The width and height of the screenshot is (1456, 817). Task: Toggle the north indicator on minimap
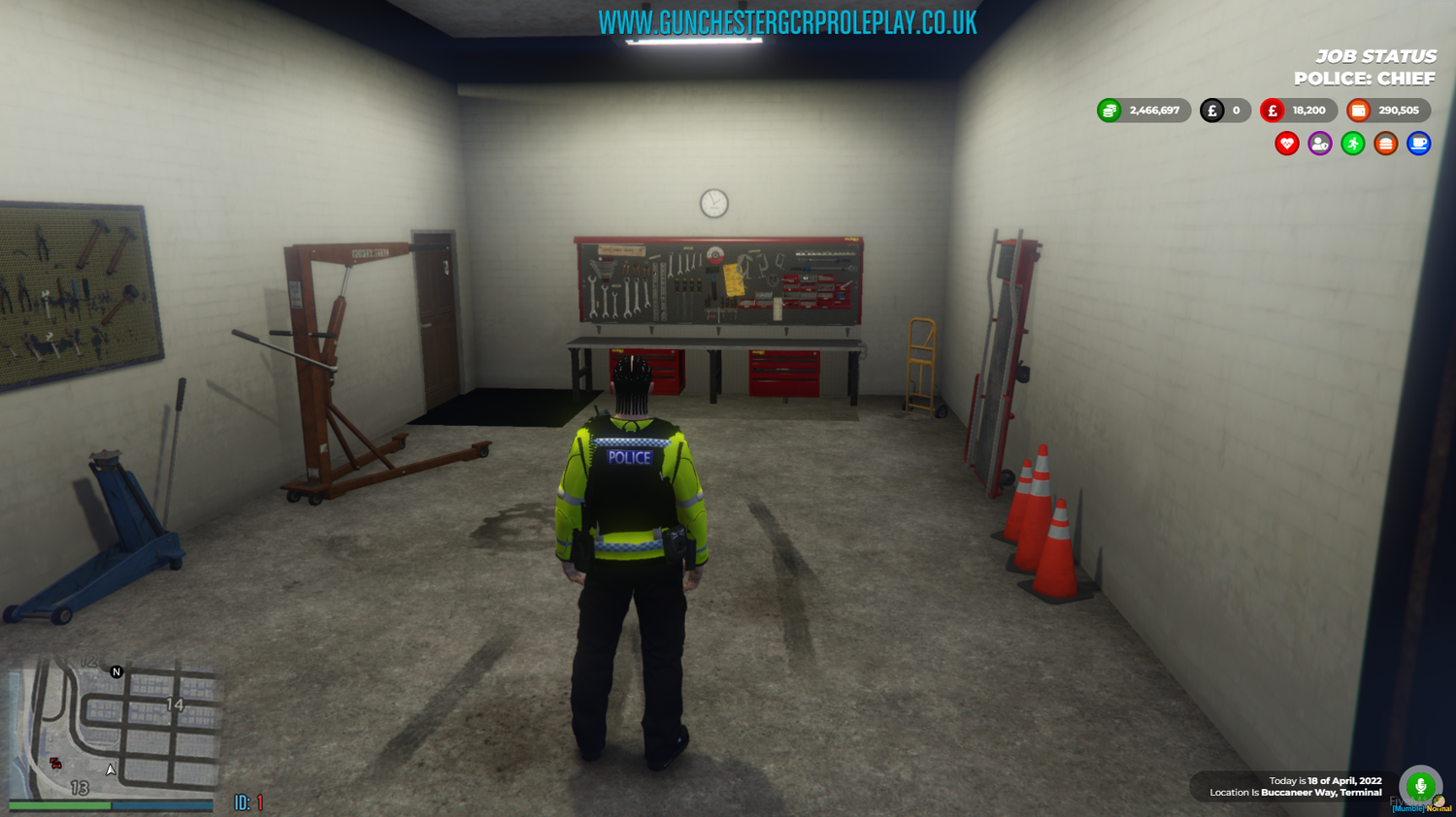click(x=116, y=670)
